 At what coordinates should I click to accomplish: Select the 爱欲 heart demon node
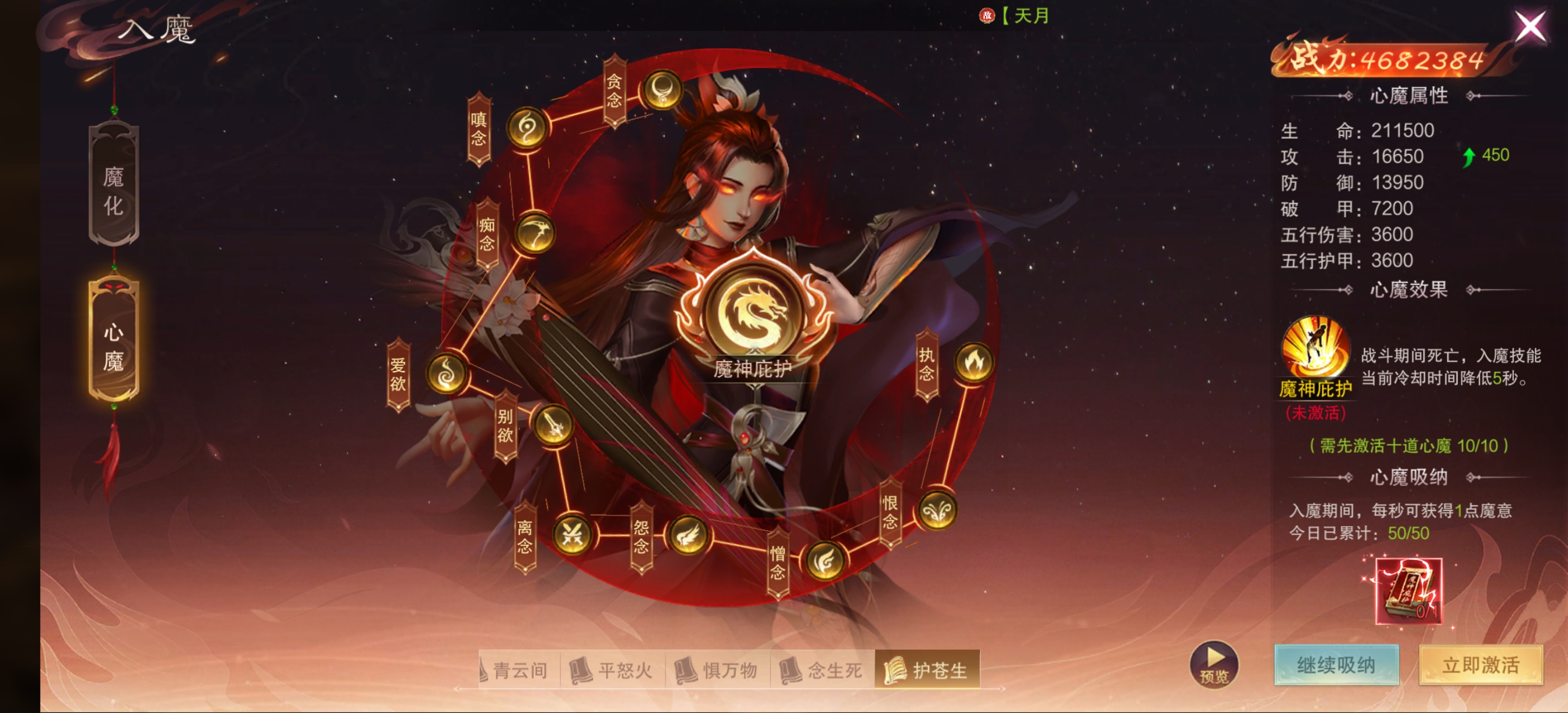(447, 373)
